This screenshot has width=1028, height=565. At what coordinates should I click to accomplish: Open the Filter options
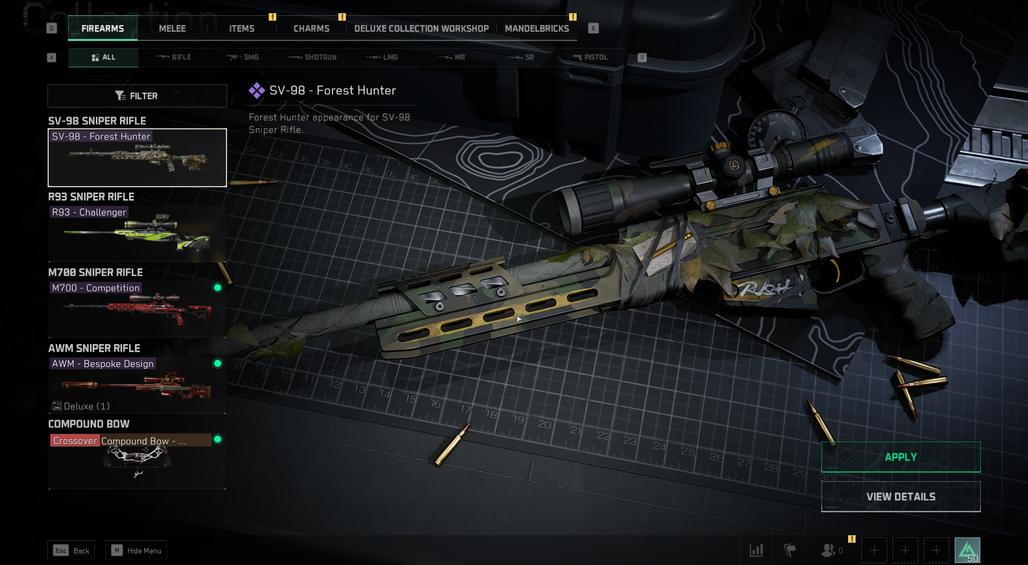(x=137, y=96)
